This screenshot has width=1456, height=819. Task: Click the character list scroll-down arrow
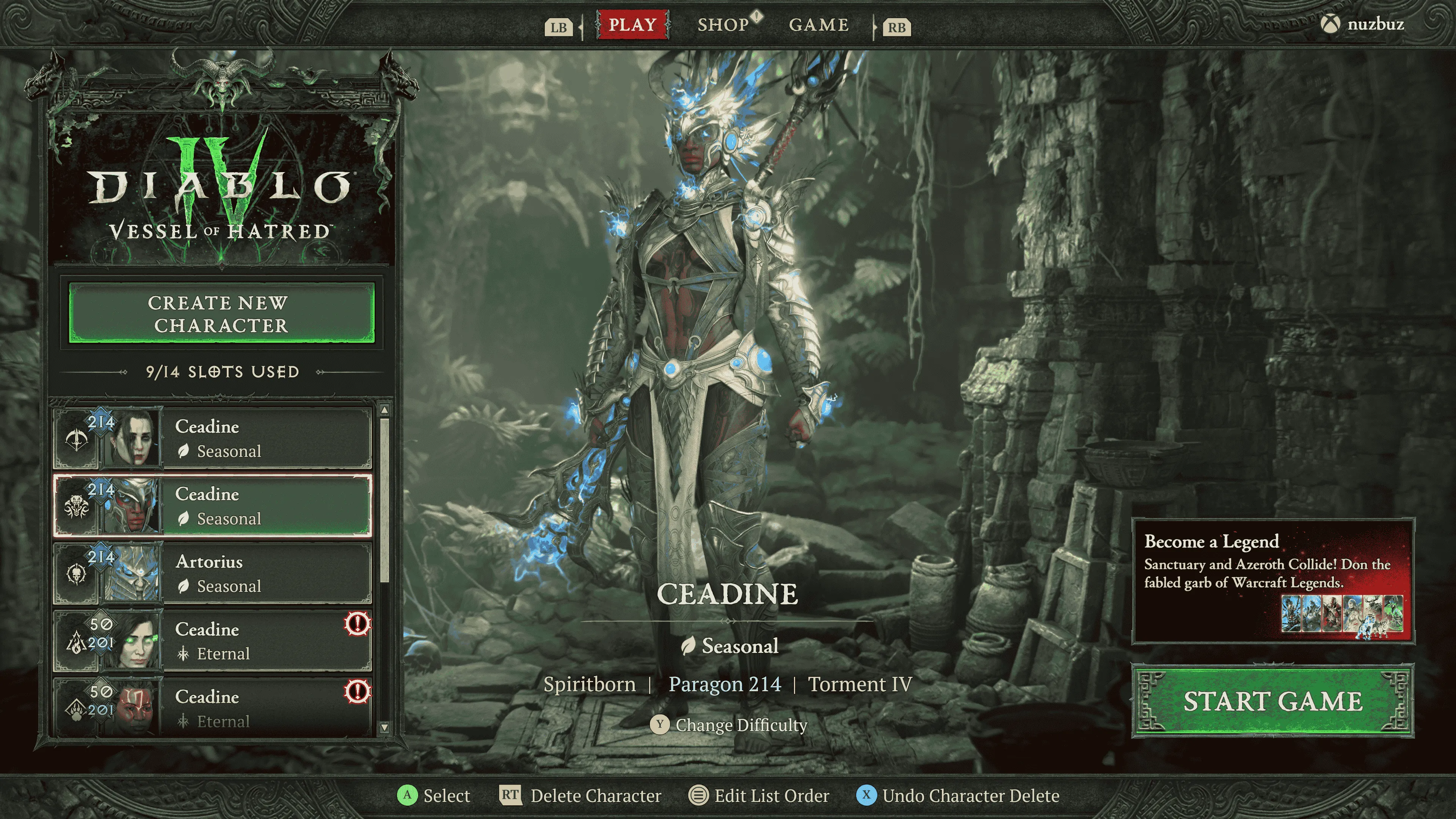pos(384,728)
